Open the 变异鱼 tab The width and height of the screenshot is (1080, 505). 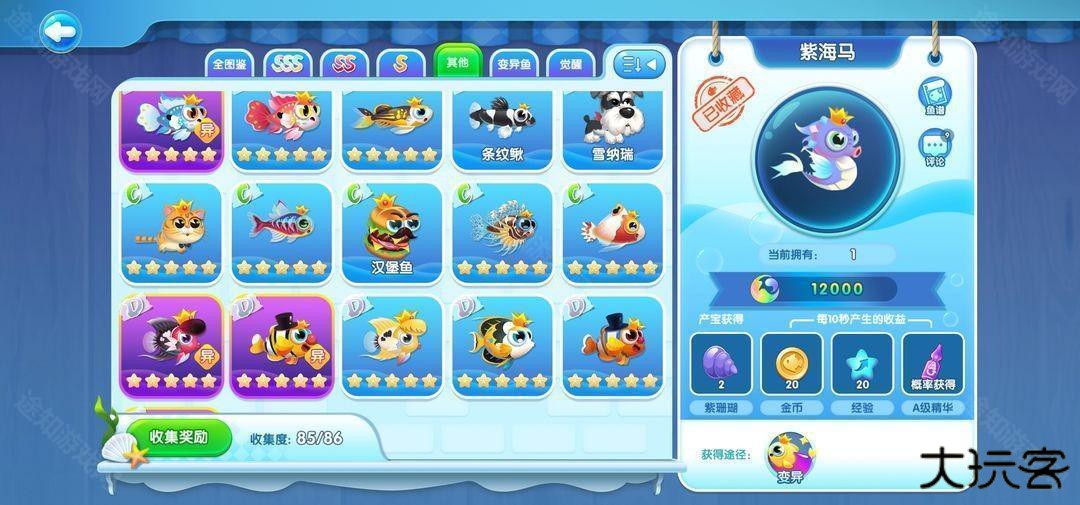tap(515, 64)
